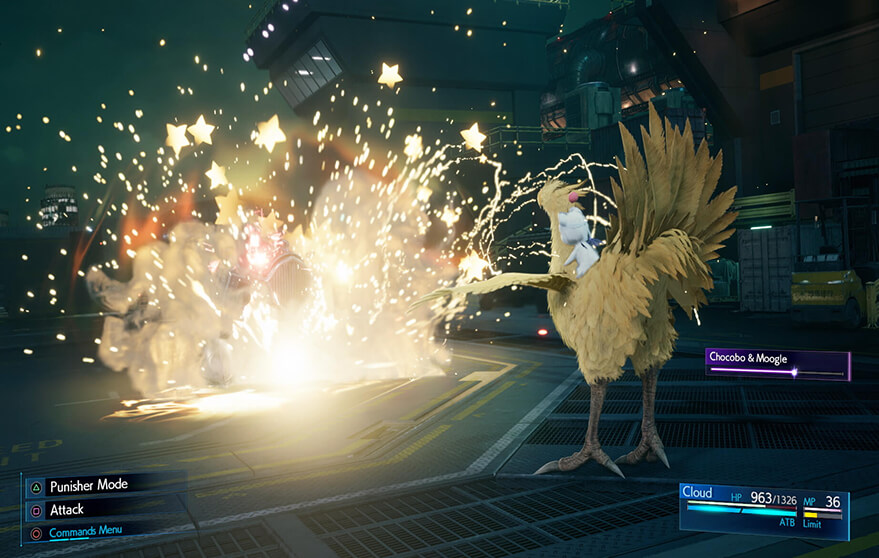The image size is (879, 558).
Task: Select Cloud in the party panel
Action: point(698,492)
